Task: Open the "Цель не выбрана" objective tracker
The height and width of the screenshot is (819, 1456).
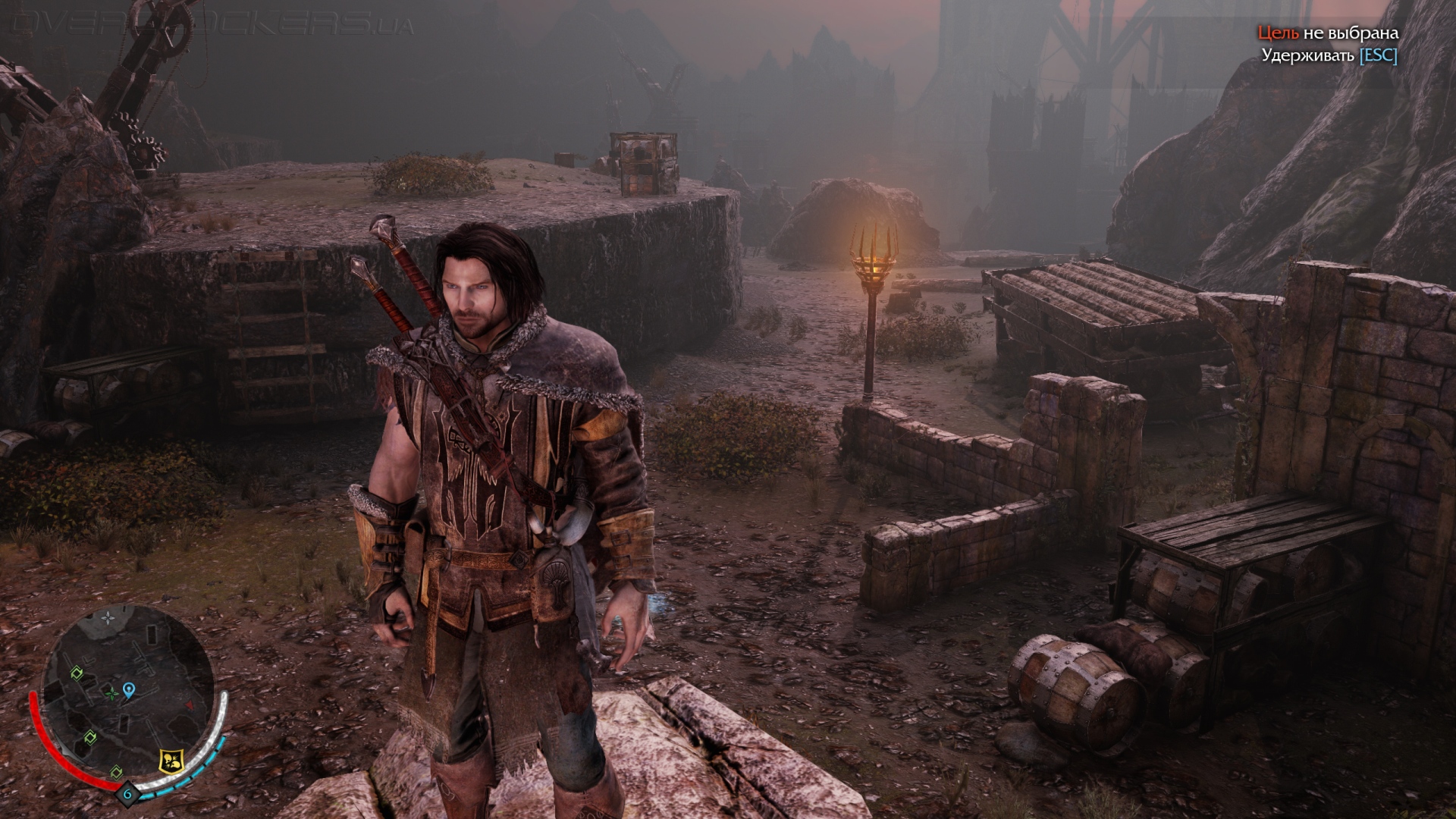Action: 1328,33
